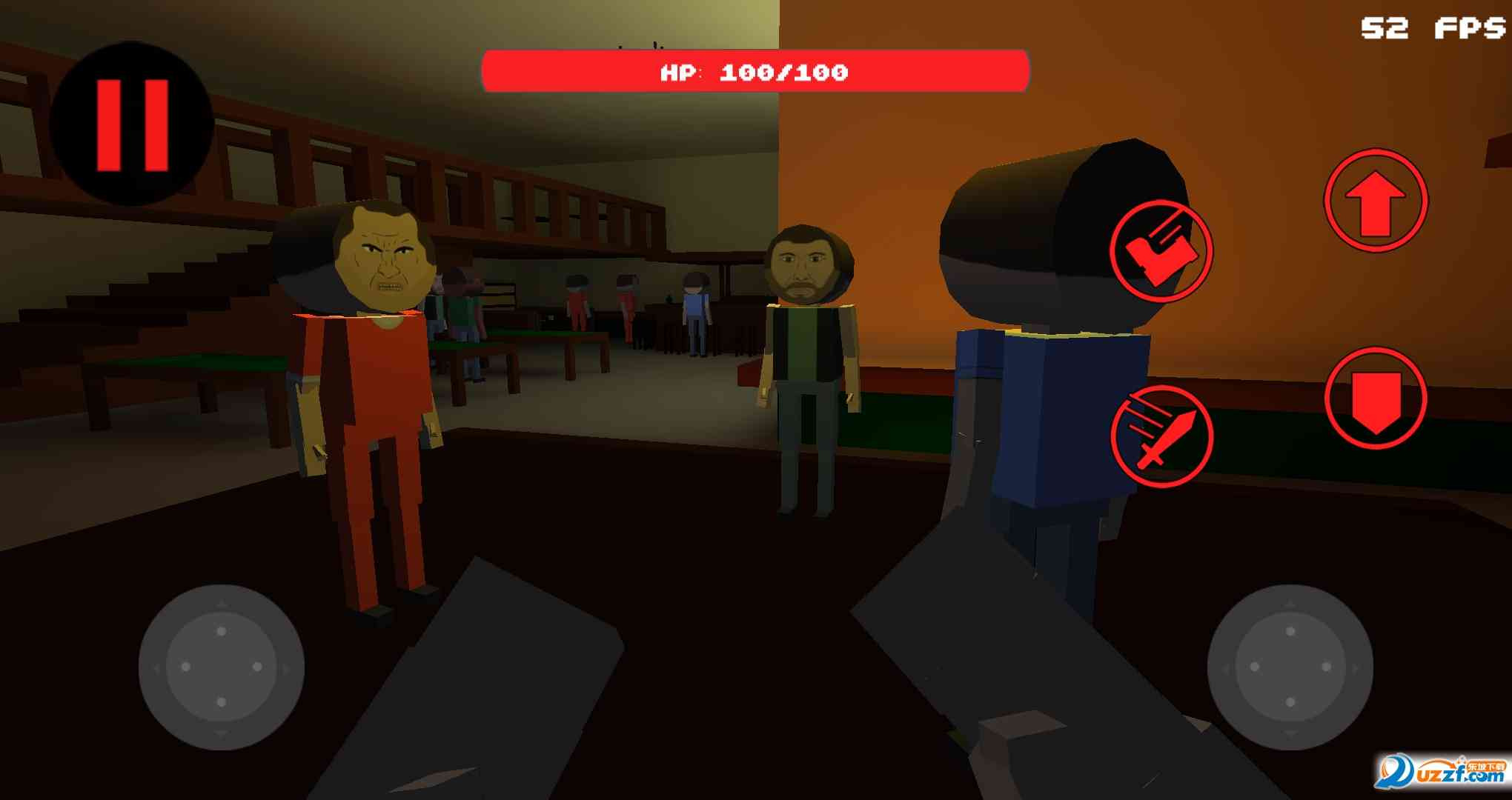The width and height of the screenshot is (1512, 800).
Task: Activate the sword slash attack button
Action: pyautogui.click(x=1161, y=436)
